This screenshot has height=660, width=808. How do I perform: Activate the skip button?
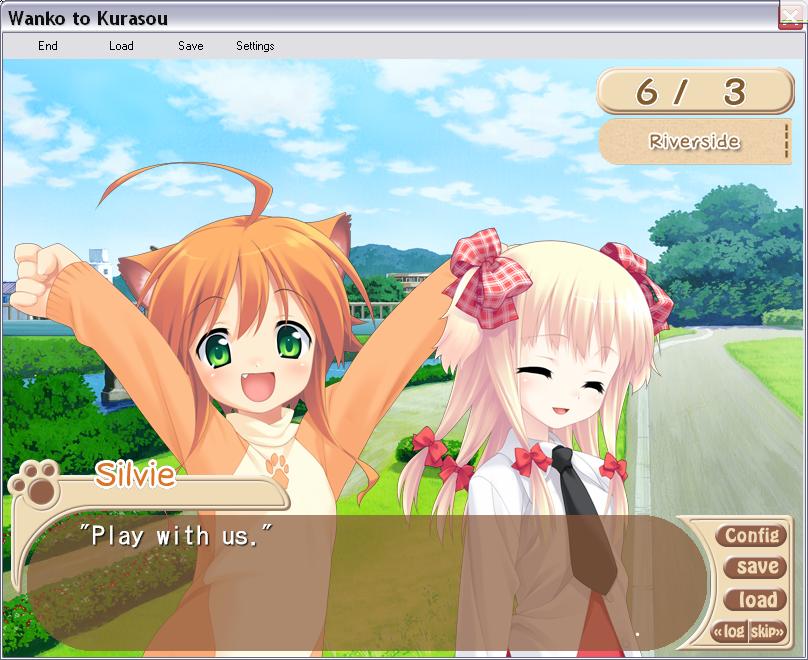767,632
